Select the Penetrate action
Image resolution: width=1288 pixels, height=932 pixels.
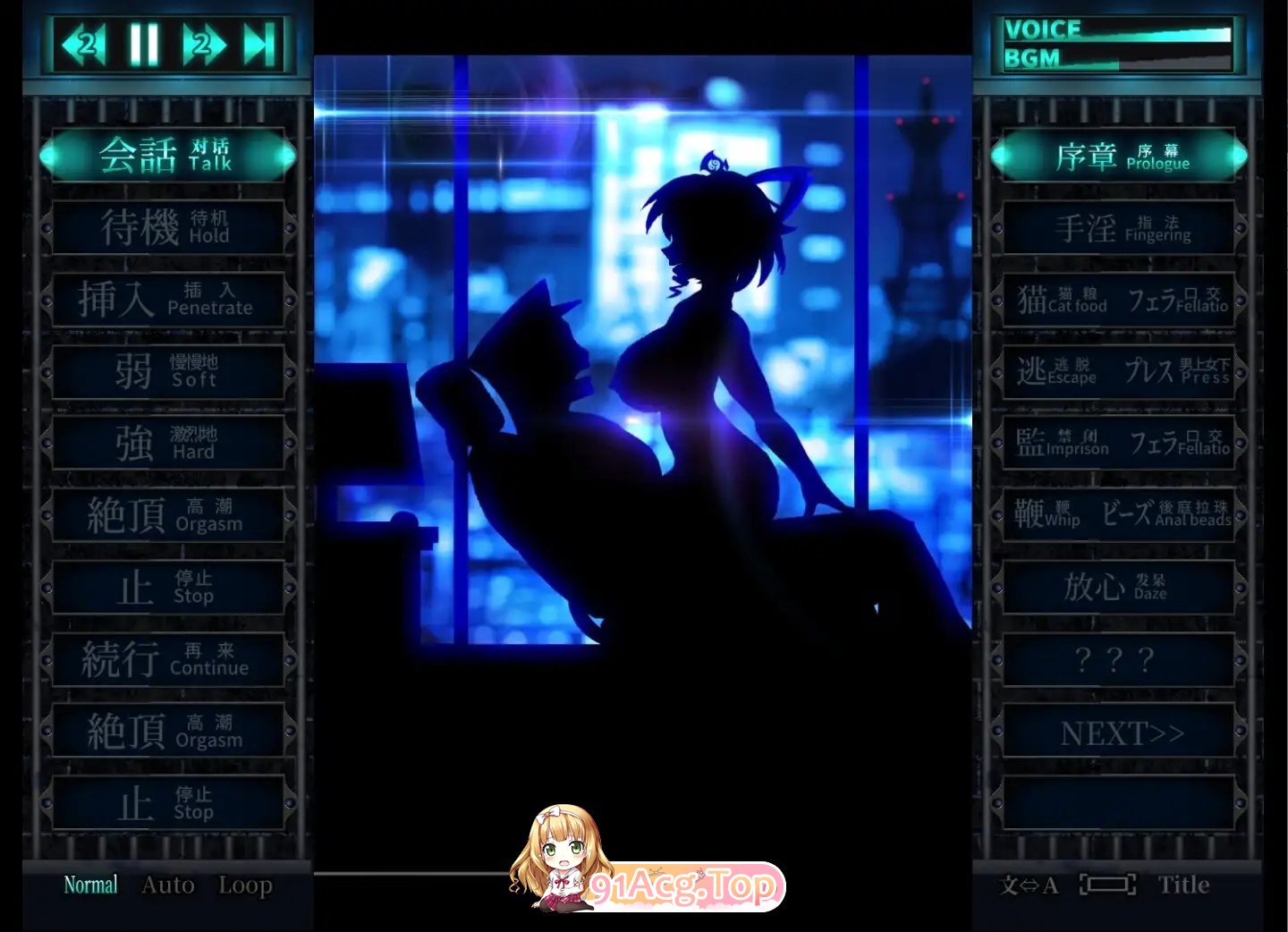click(x=167, y=300)
